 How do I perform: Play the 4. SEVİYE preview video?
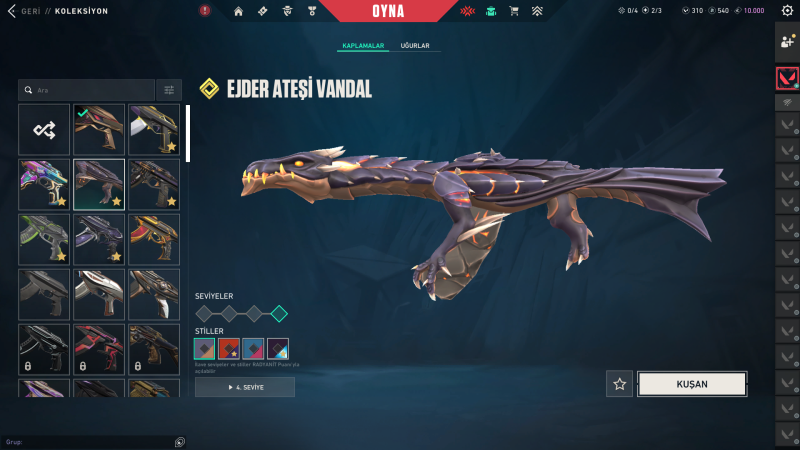[245, 387]
